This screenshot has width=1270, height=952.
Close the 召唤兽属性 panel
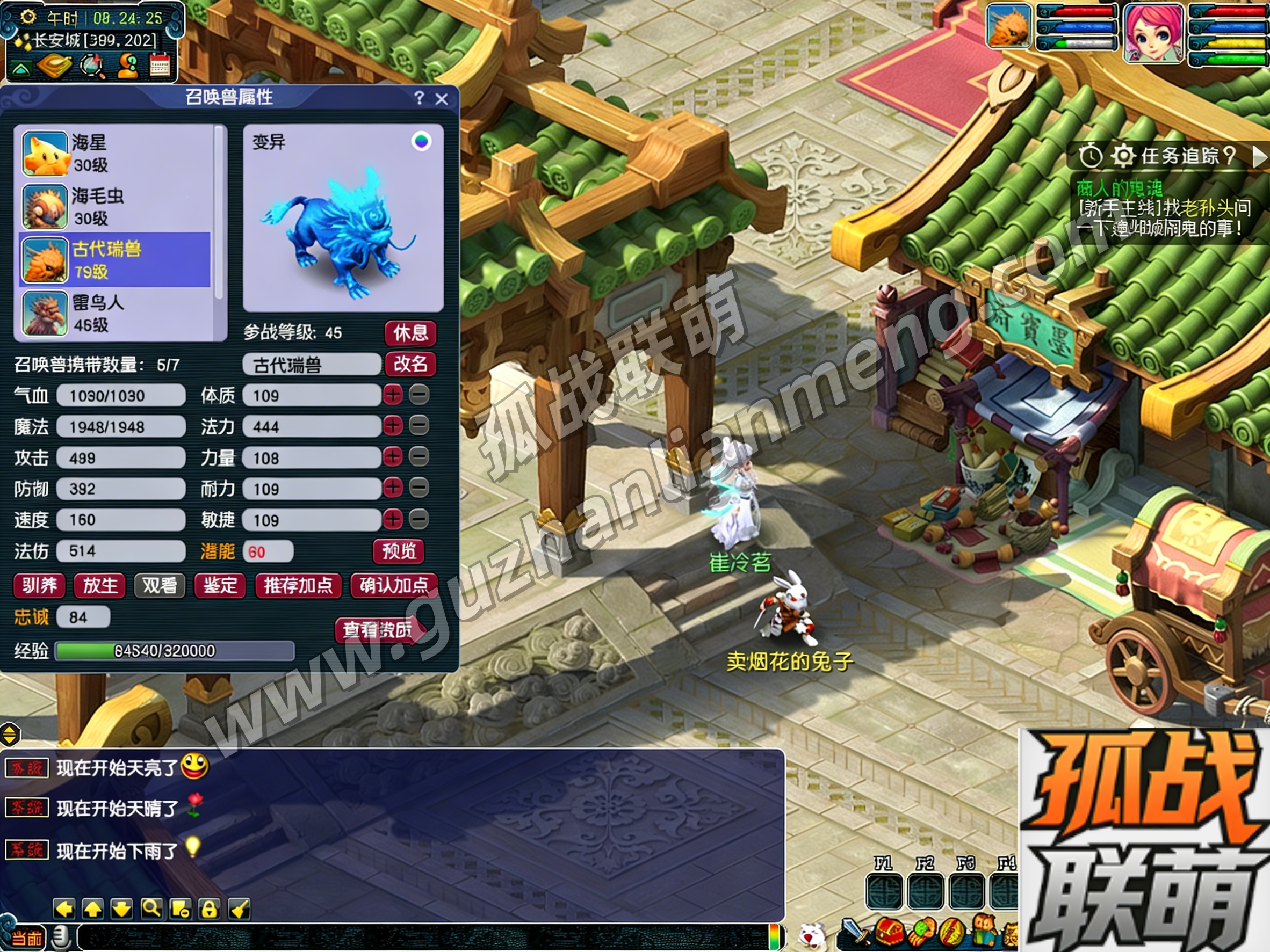pos(441,99)
